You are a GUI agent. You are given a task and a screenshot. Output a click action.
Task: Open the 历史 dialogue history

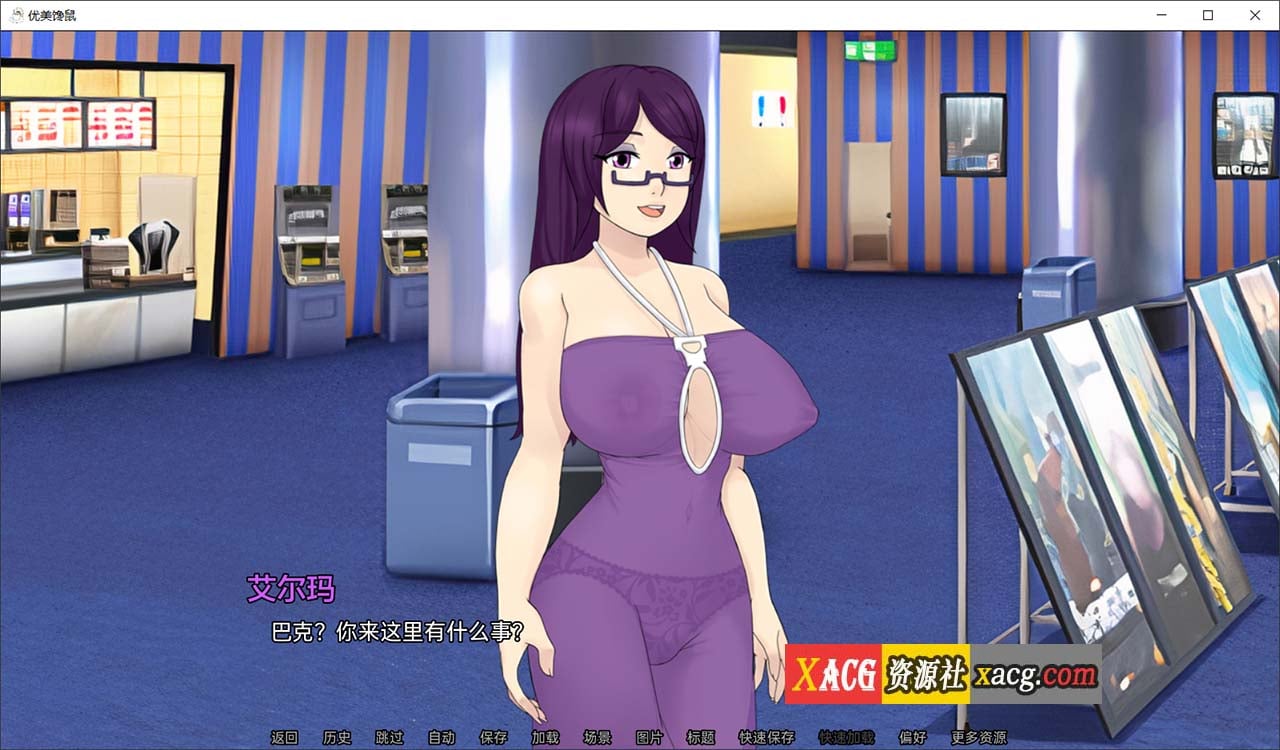339,737
